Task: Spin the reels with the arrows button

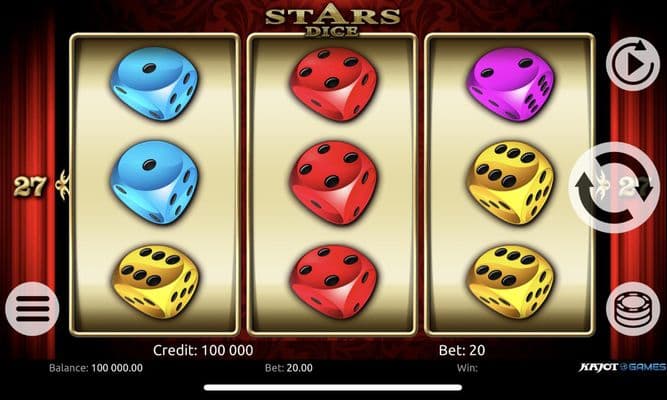Action: (614, 187)
